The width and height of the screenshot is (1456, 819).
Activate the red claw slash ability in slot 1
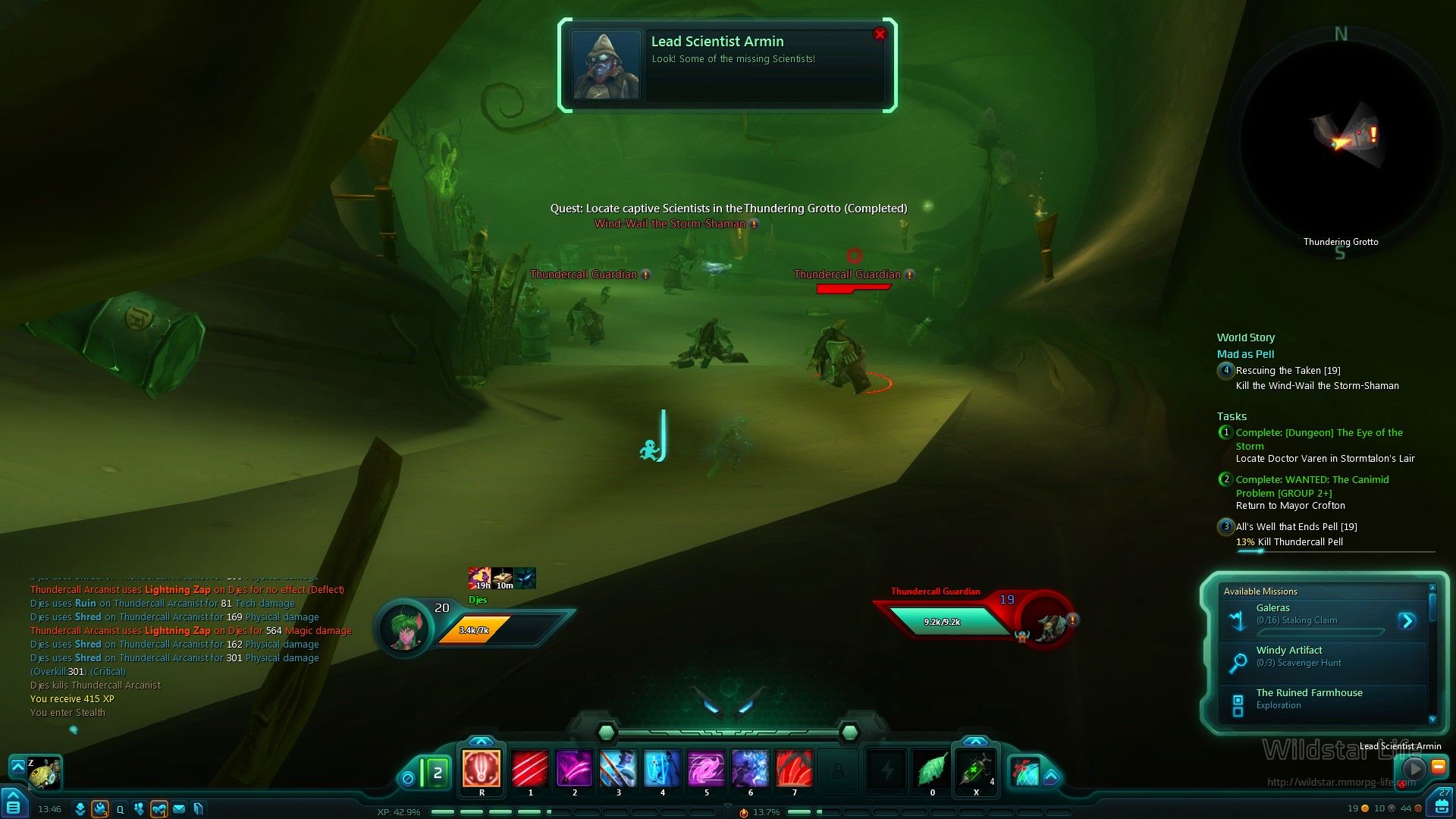click(x=530, y=768)
